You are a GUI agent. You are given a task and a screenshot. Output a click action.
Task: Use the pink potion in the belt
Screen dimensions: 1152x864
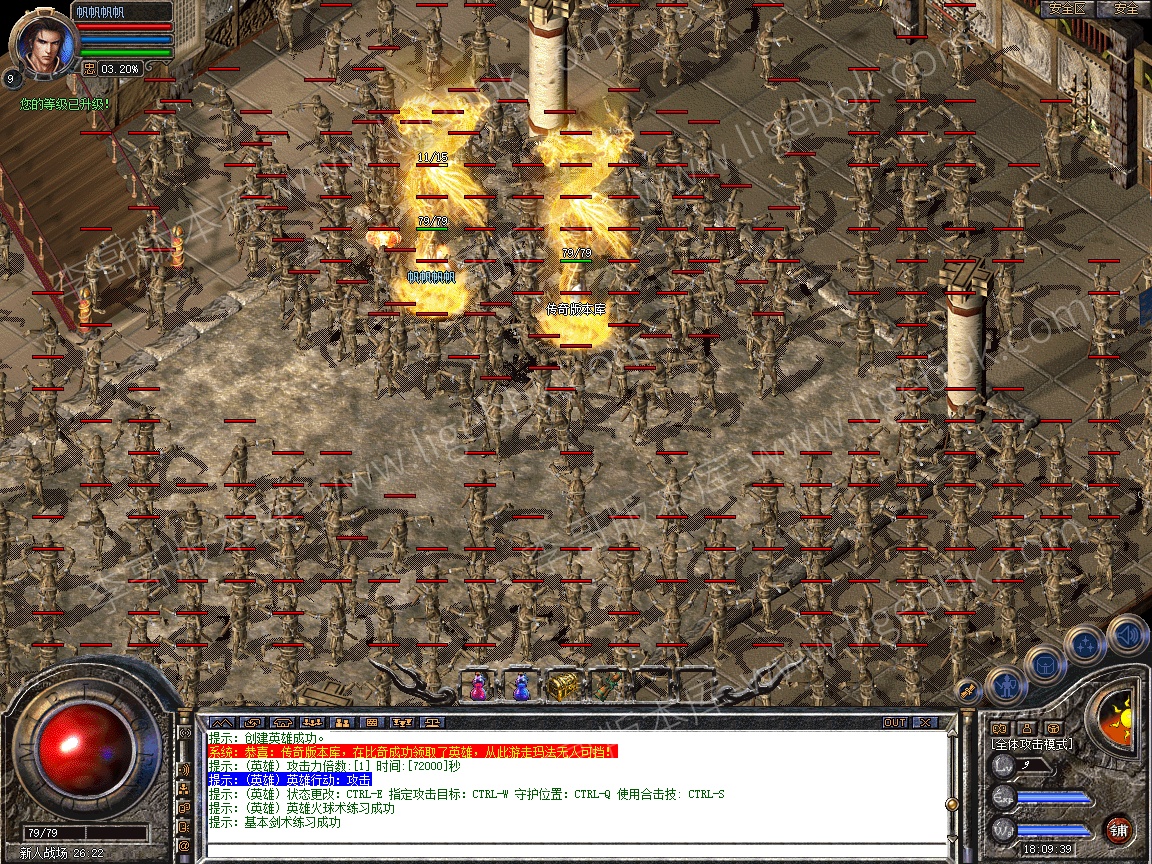(479, 686)
